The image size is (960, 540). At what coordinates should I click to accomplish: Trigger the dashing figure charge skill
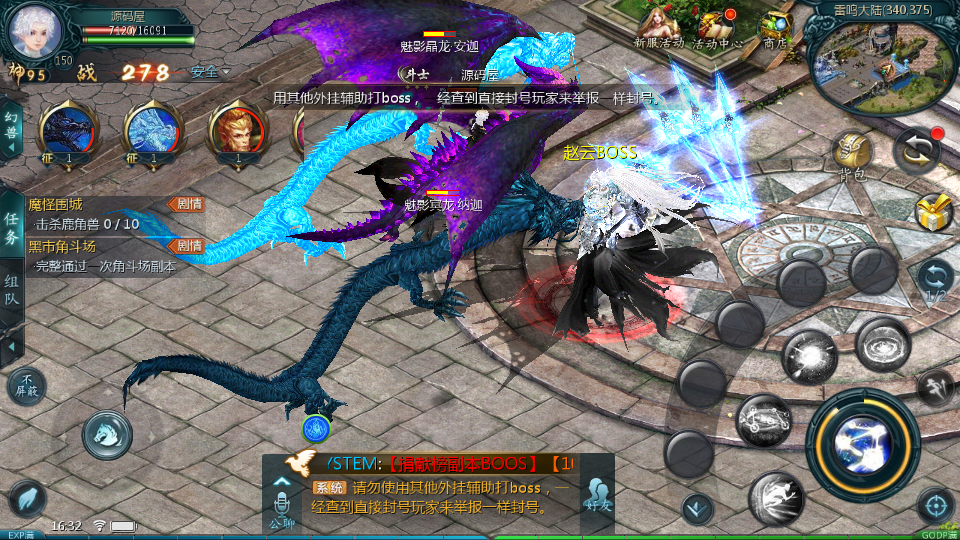tap(777, 497)
